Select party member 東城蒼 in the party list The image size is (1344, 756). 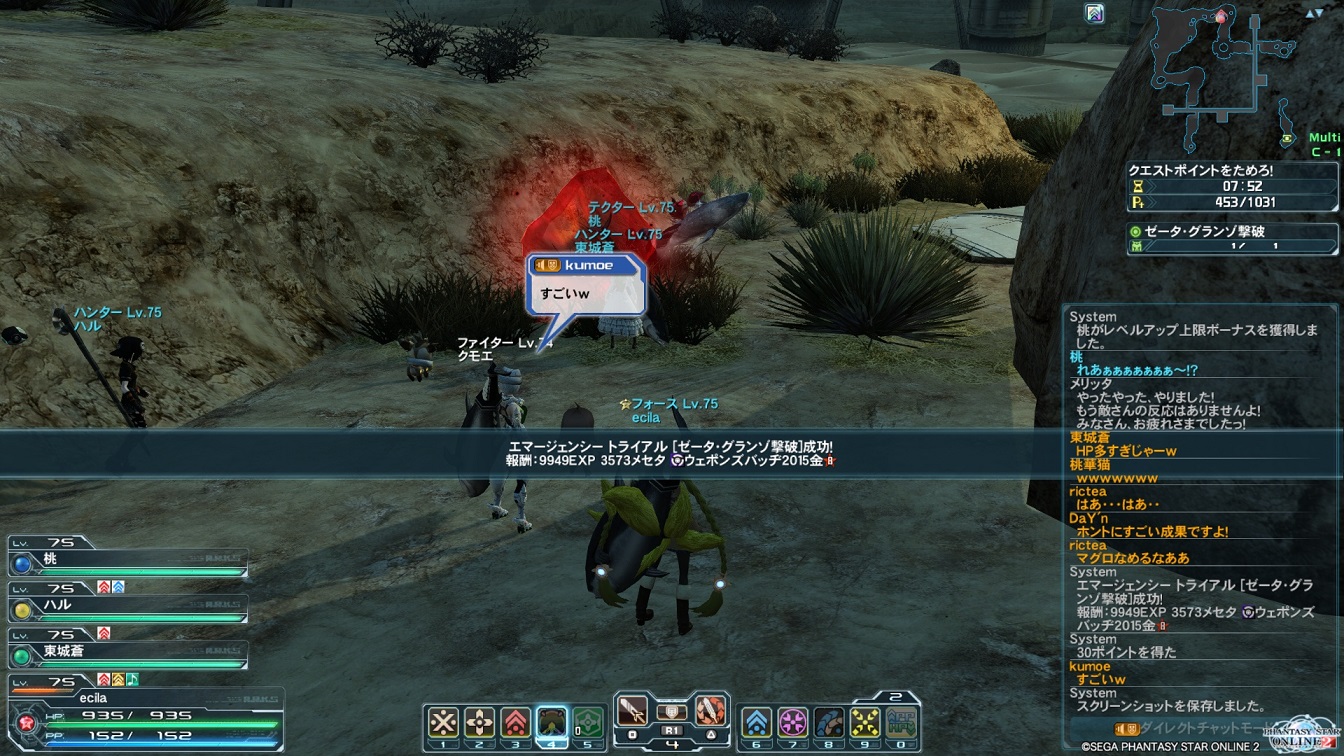click(128, 652)
